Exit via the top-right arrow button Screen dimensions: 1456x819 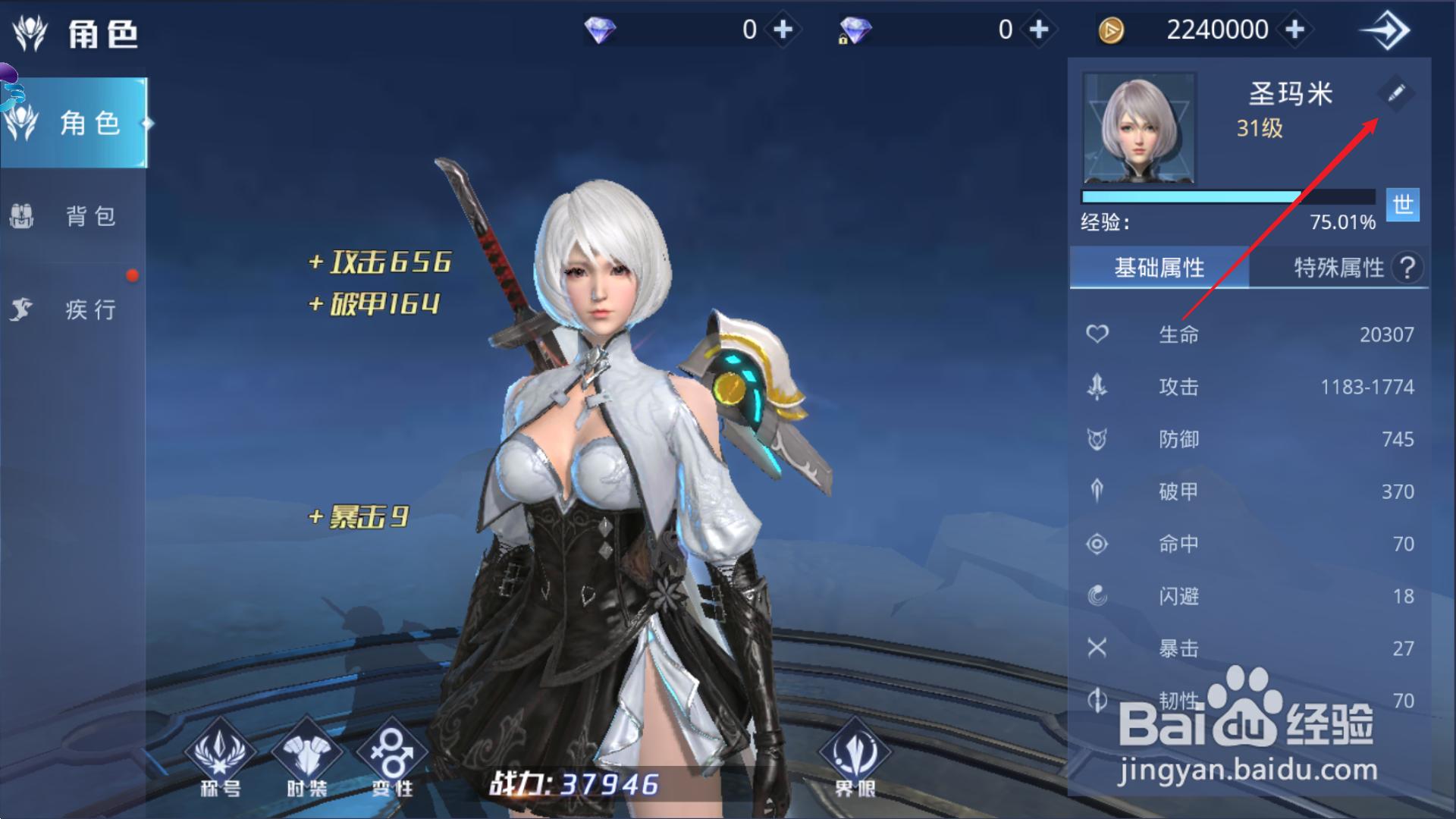click(1385, 31)
